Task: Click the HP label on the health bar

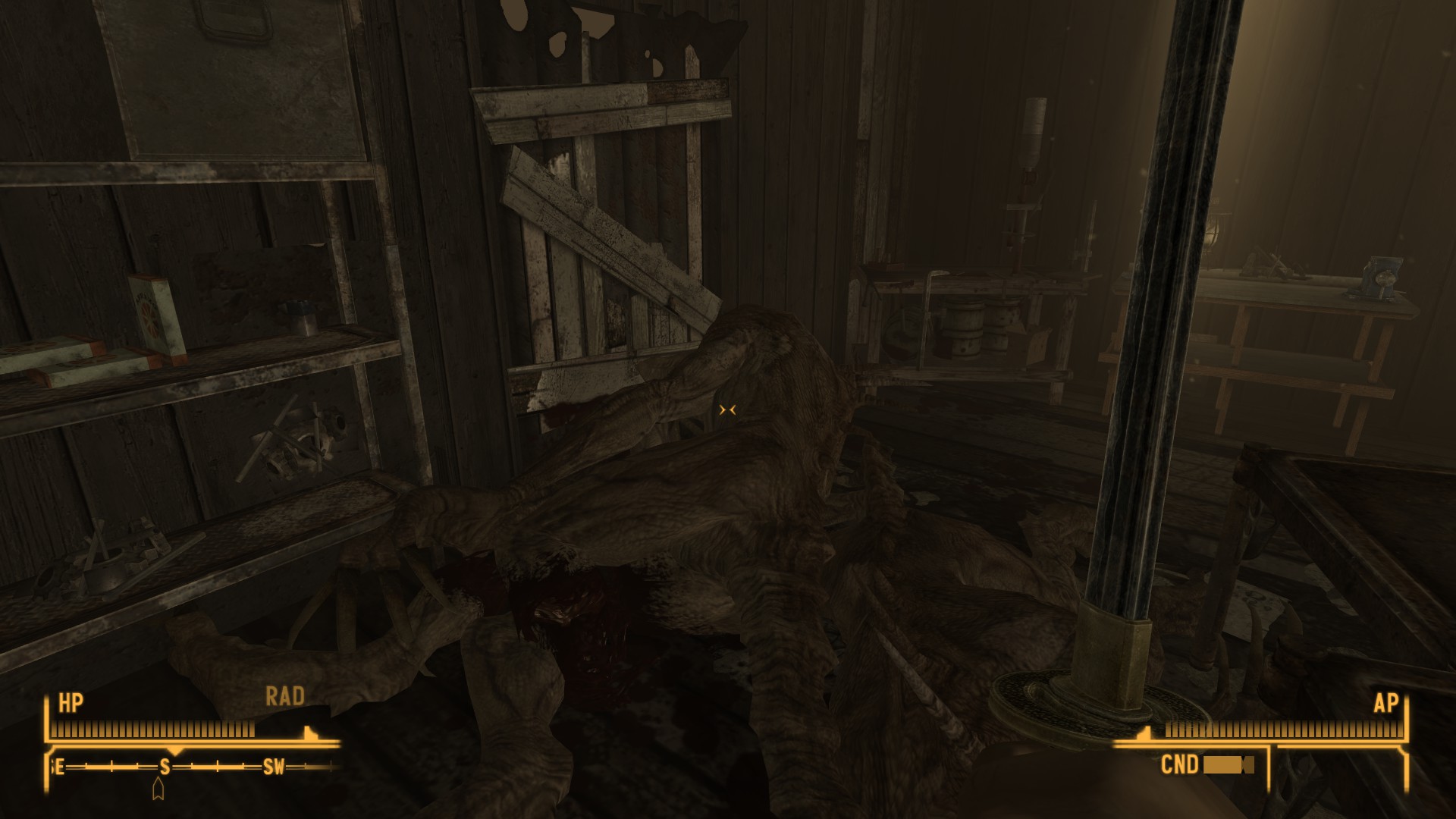Action: coord(72,701)
